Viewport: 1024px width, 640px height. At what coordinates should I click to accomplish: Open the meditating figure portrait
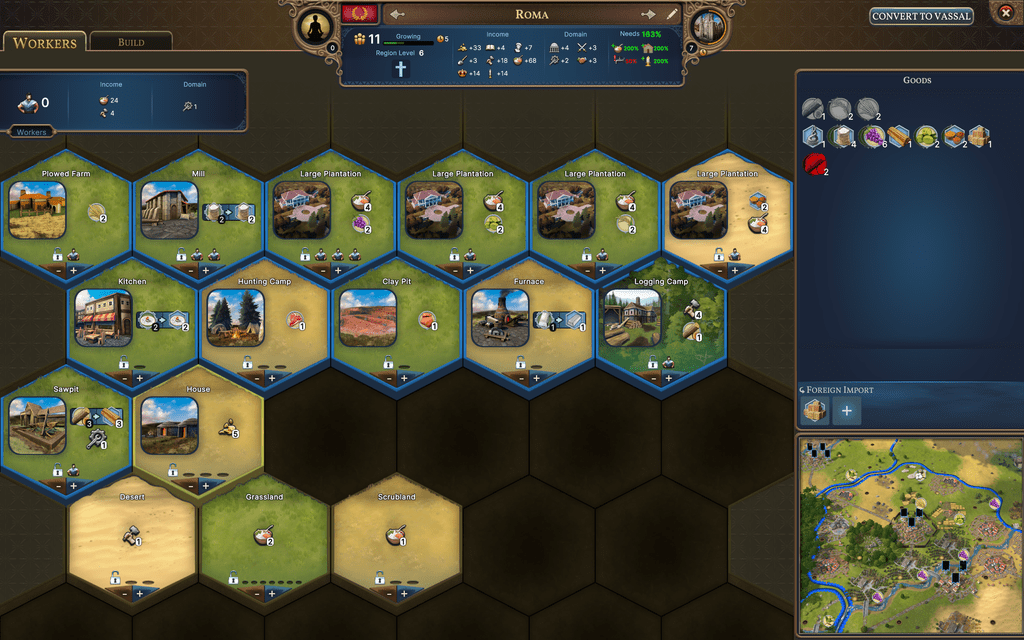(x=316, y=28)
